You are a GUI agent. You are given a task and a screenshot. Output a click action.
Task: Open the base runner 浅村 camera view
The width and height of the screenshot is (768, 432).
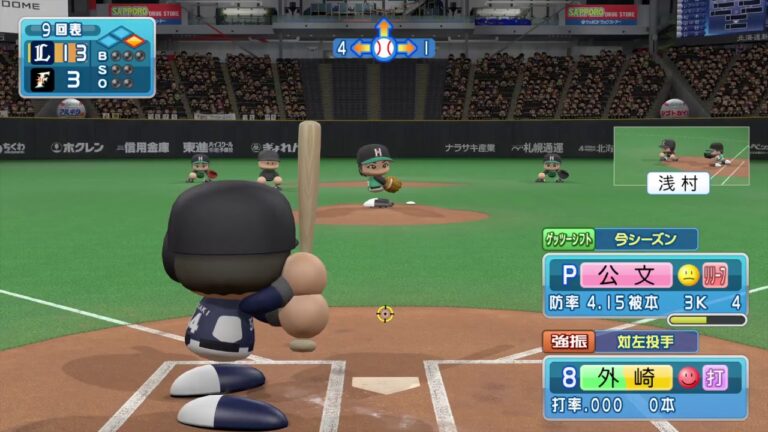click(x=680, y=158)
